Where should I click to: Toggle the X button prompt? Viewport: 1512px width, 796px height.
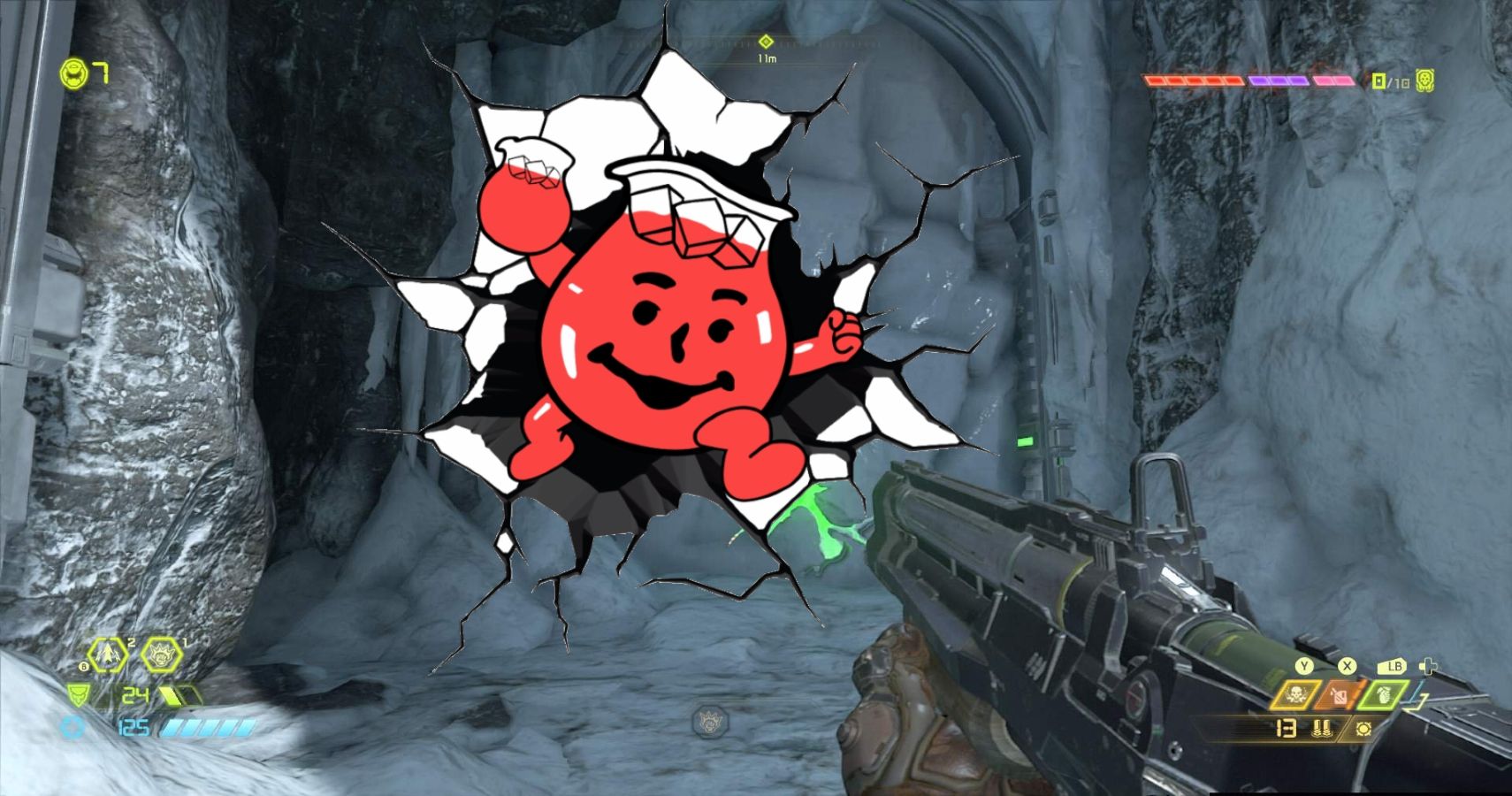1348,664
